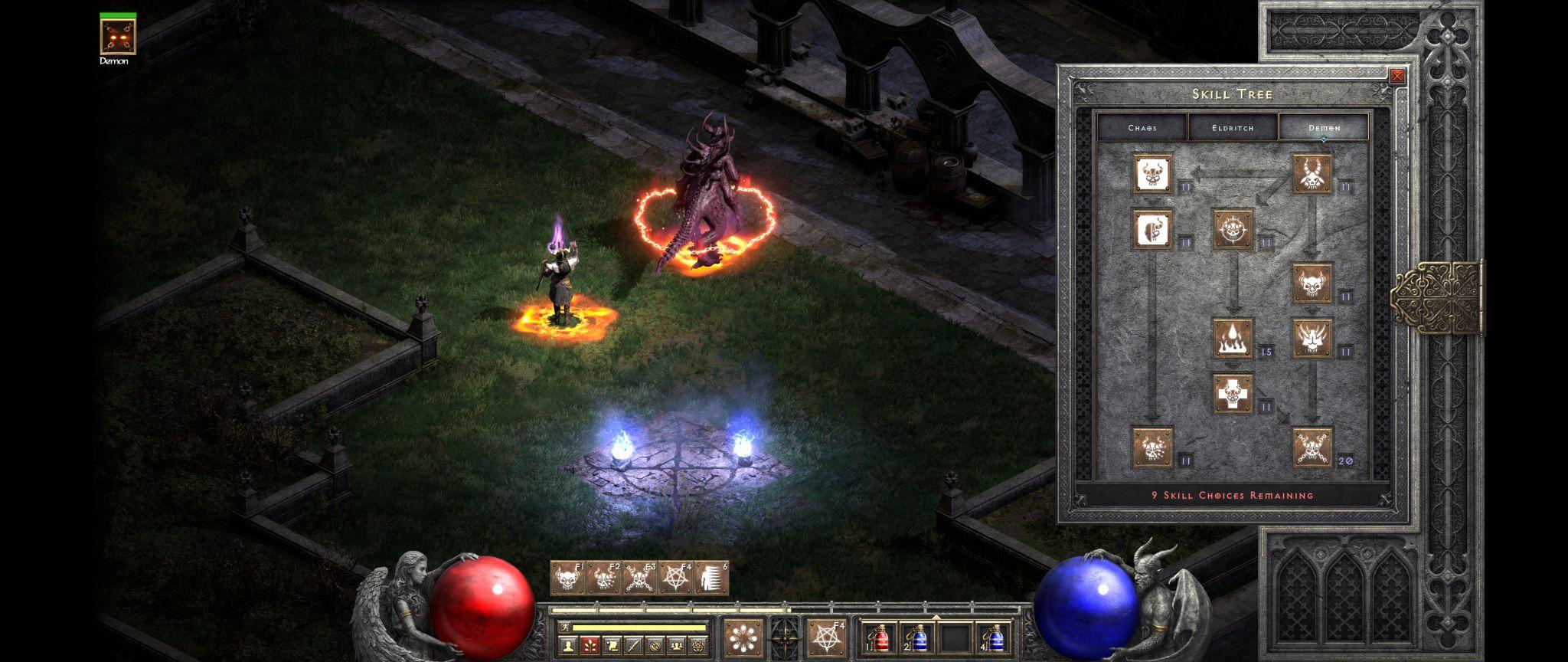Toggle the run/walk button

[x=563, y=628]
